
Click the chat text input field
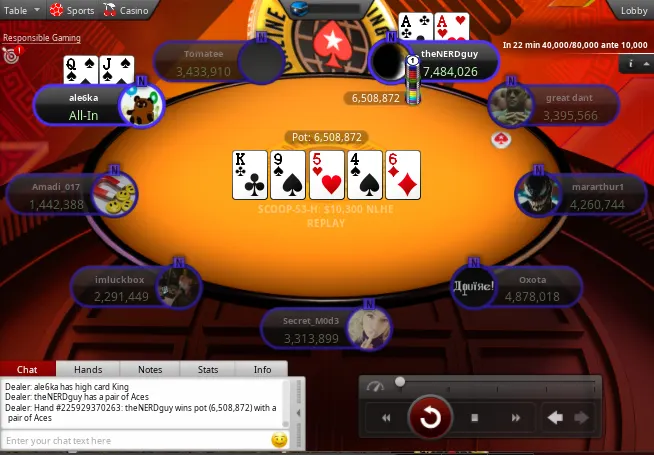click(135, 440)
